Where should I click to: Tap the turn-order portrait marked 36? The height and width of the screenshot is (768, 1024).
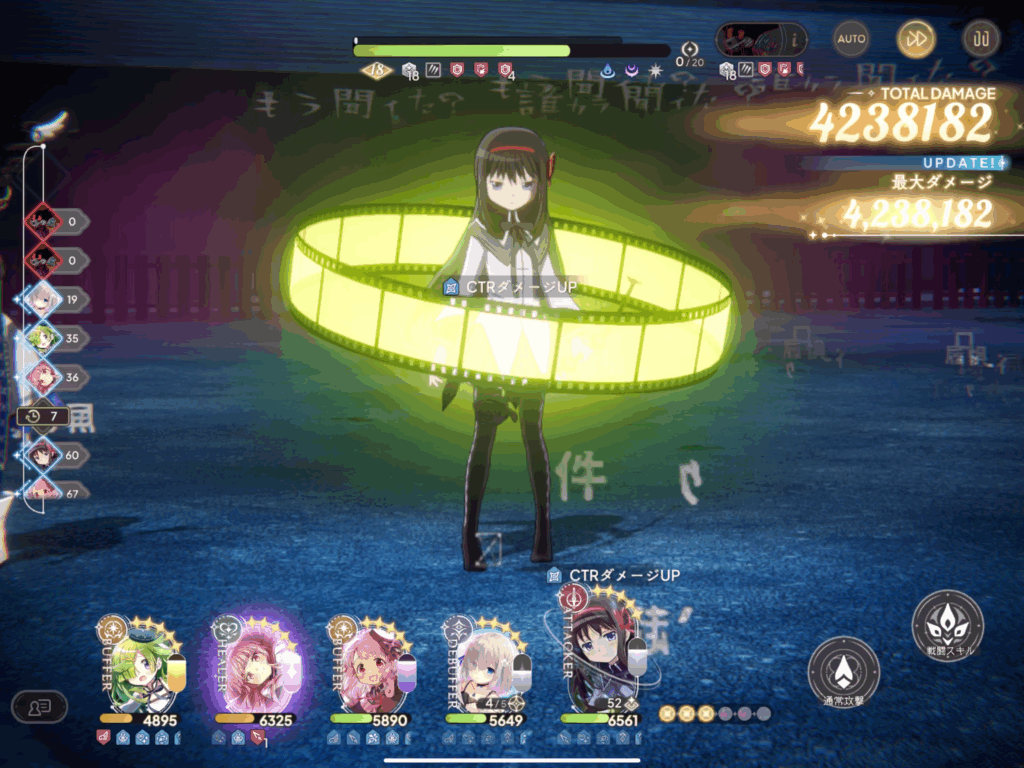43,377
